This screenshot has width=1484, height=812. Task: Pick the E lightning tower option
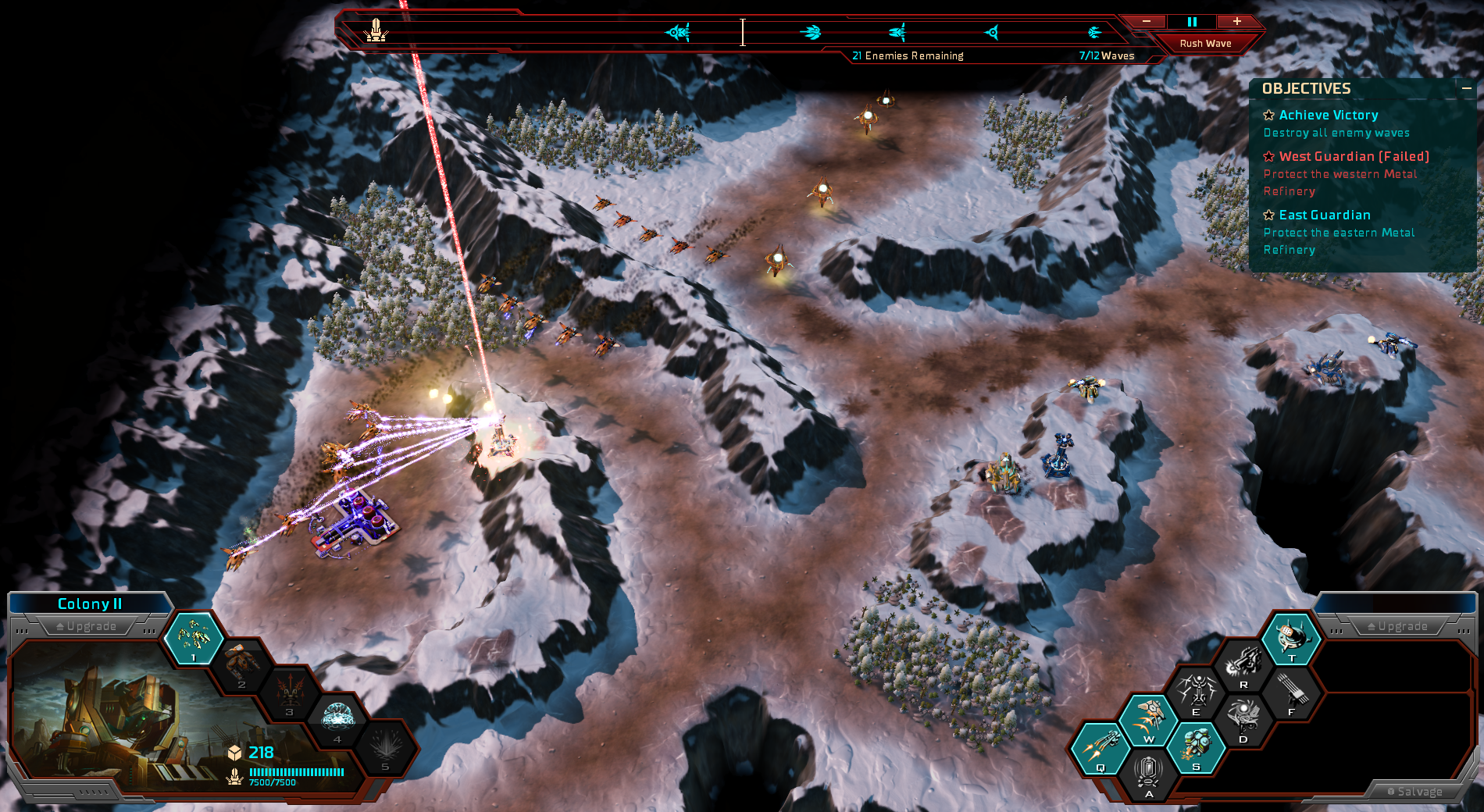click(1196, 692)
